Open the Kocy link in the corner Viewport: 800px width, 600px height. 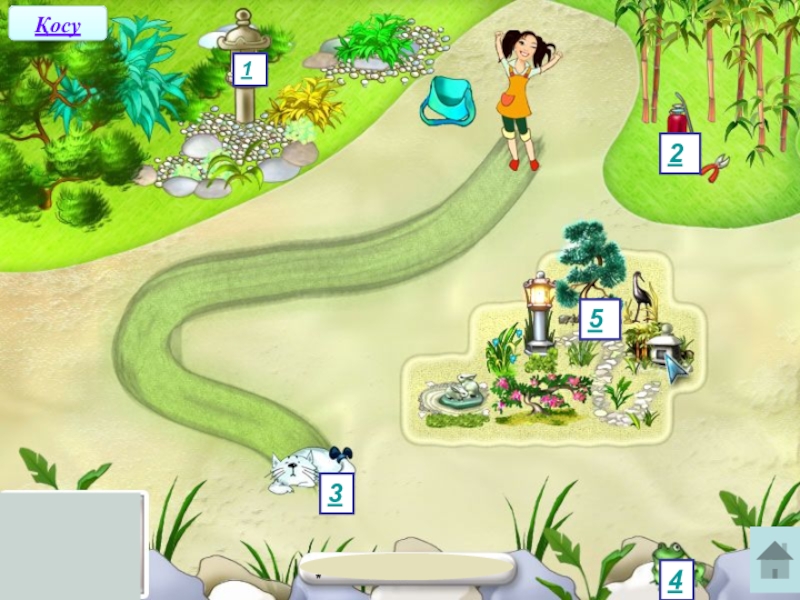pyautogui.click(x=57, y=25)
